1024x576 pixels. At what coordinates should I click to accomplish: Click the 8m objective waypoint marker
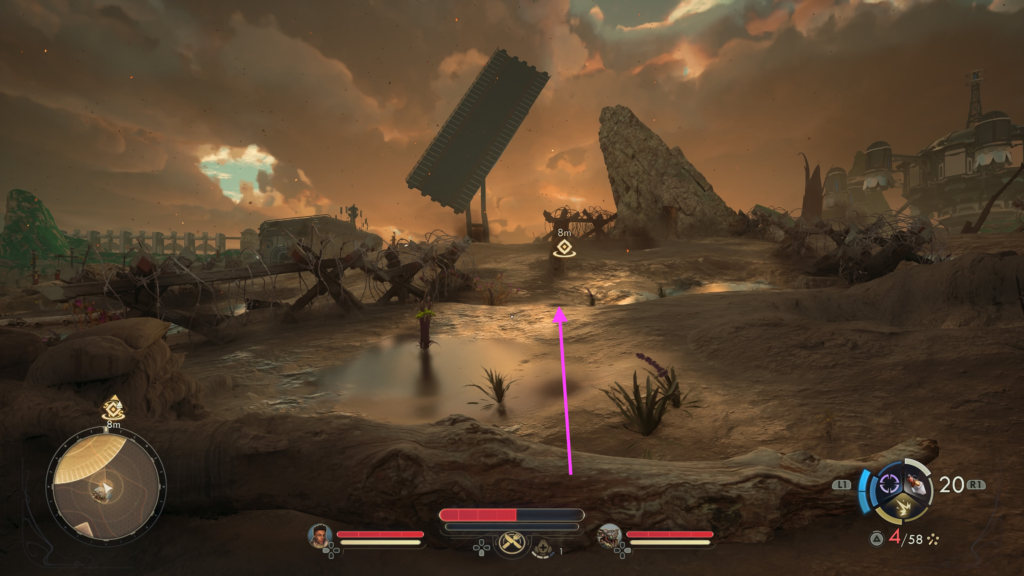pyautogui.click(x=564, y=248)
